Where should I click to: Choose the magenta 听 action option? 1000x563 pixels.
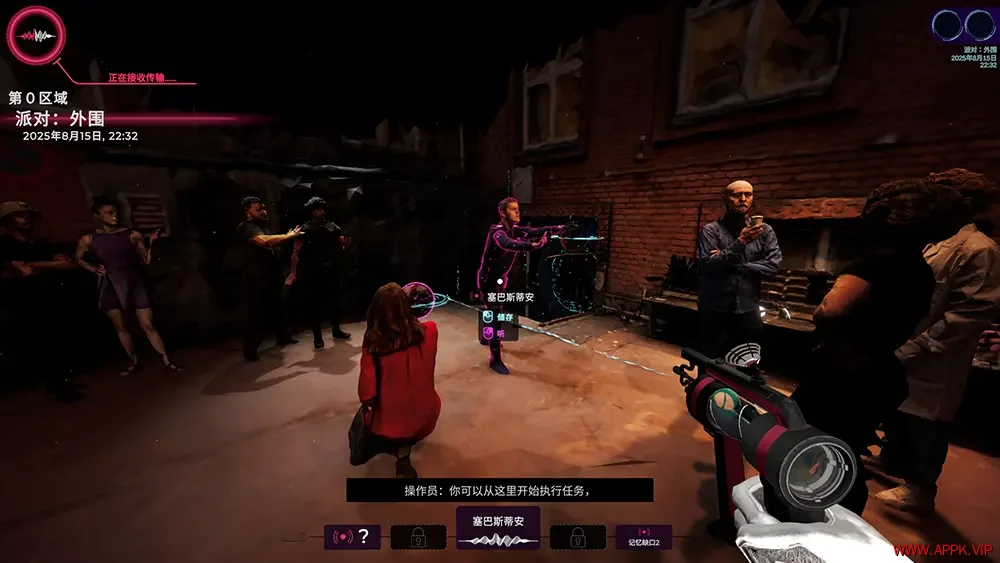click(x=495, y=333)
